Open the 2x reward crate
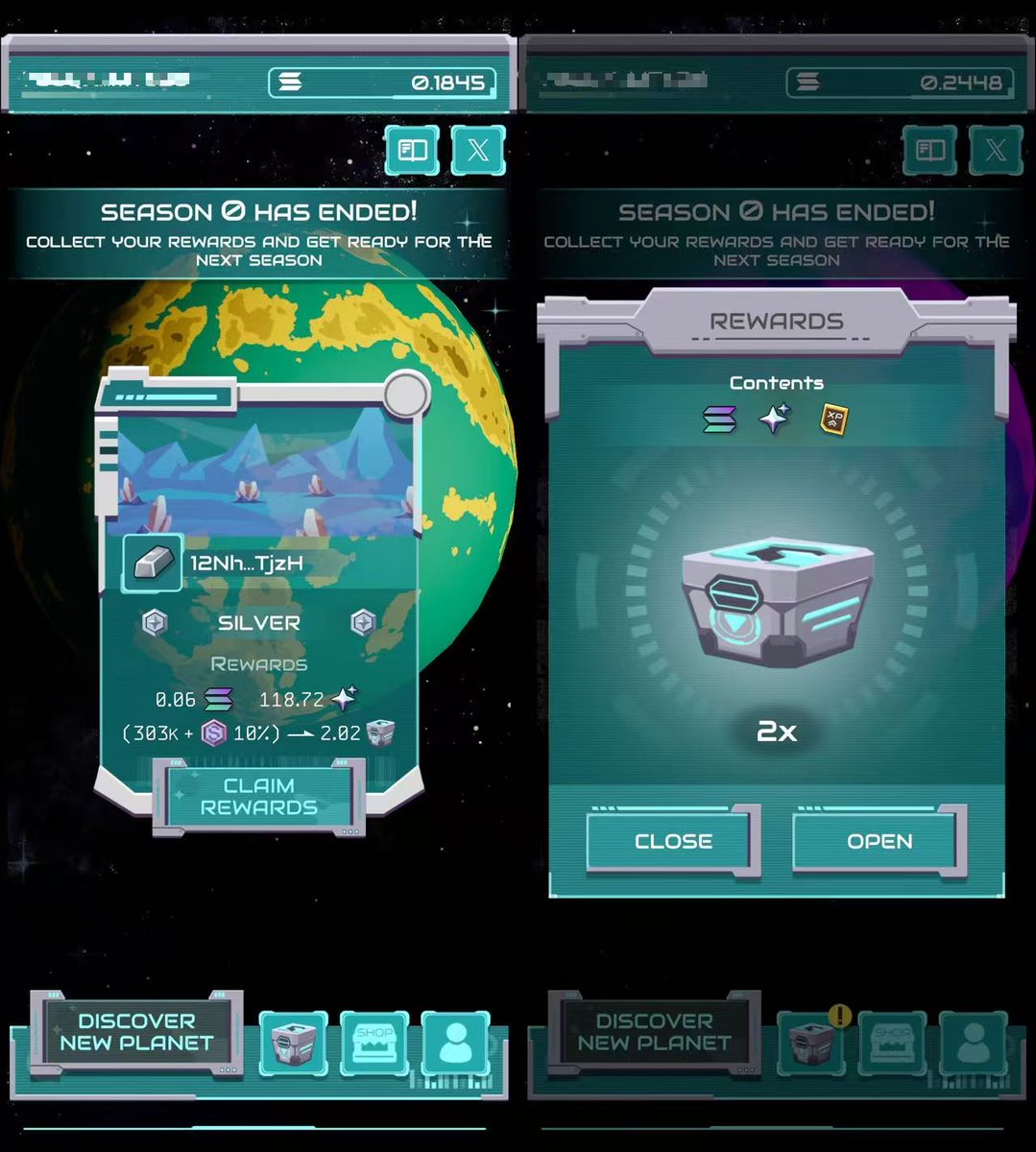This screenshot has height=1152, width=1036. coord(879,841)
